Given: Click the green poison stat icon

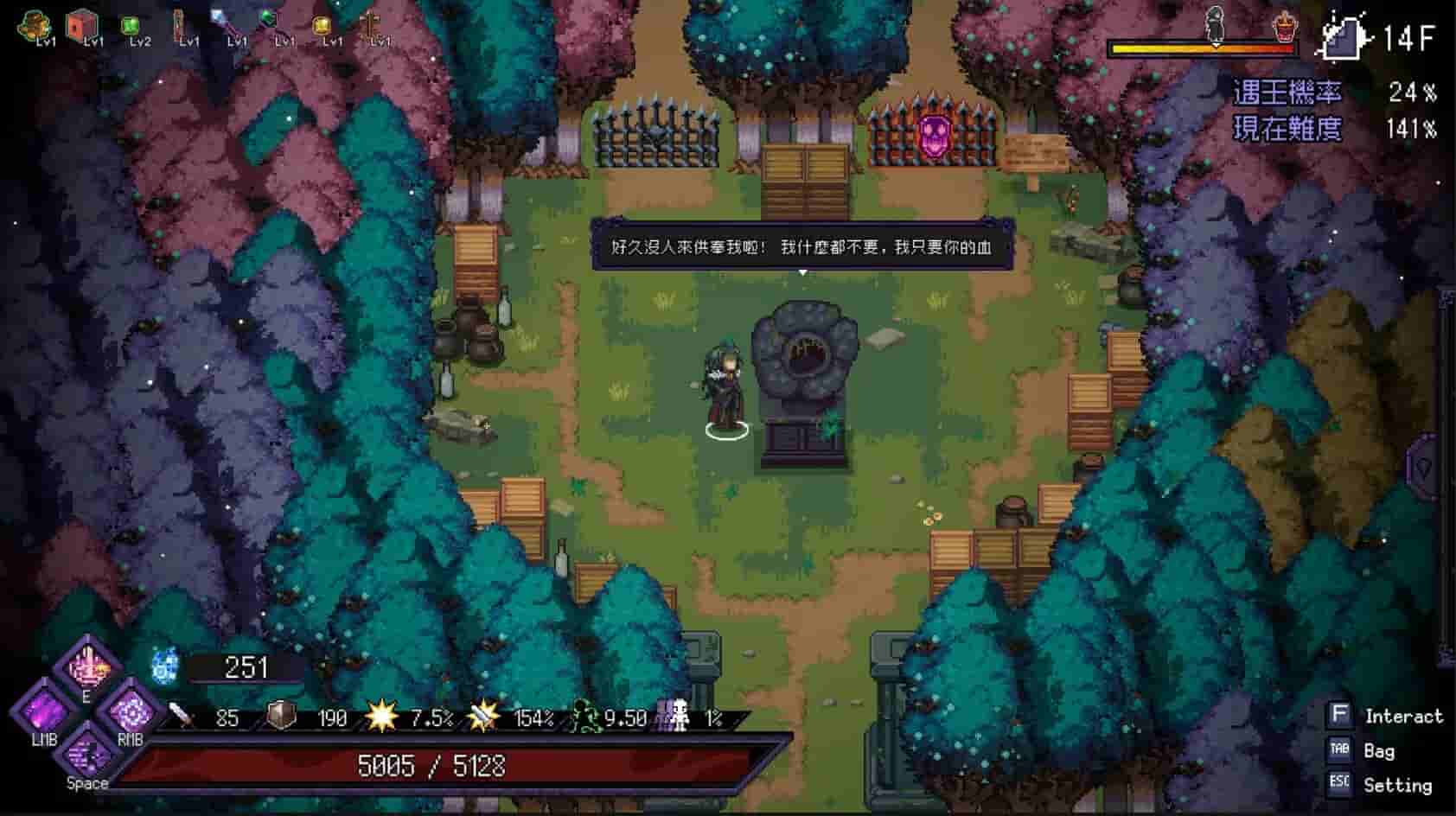Looking at the screenshot, I should 587,716.
